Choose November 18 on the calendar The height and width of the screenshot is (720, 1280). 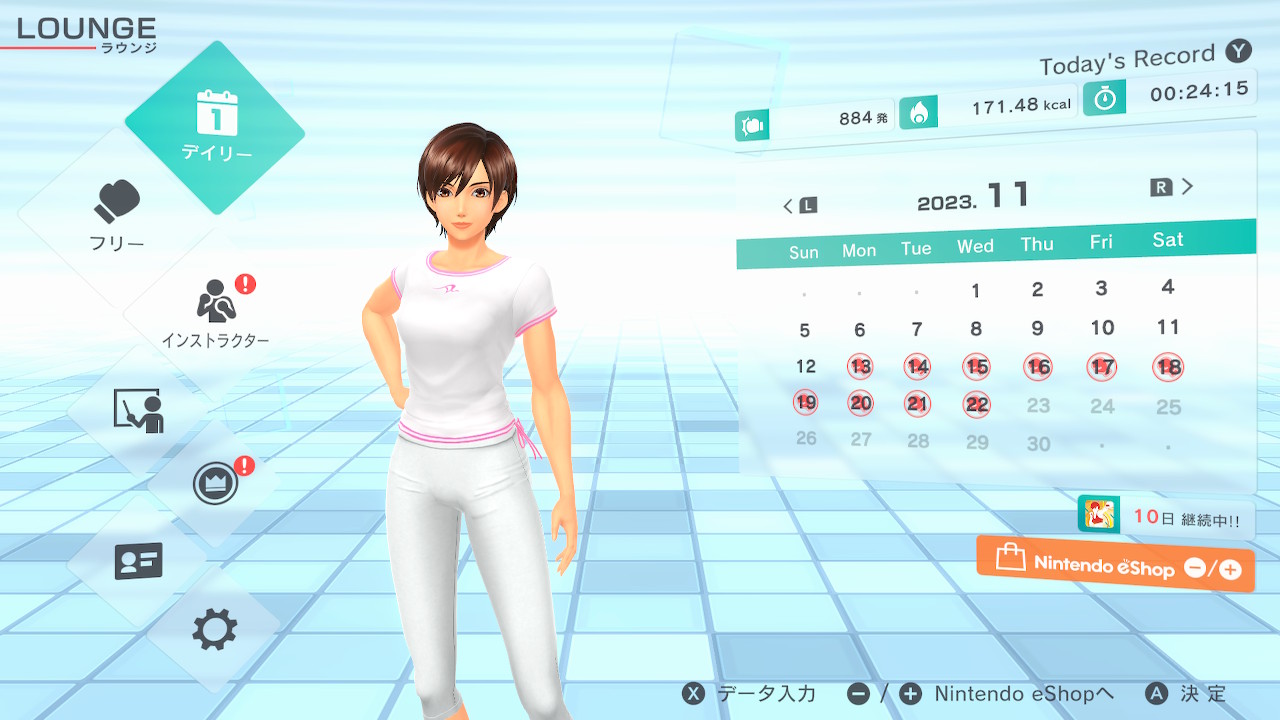(x=1168, y=367)
